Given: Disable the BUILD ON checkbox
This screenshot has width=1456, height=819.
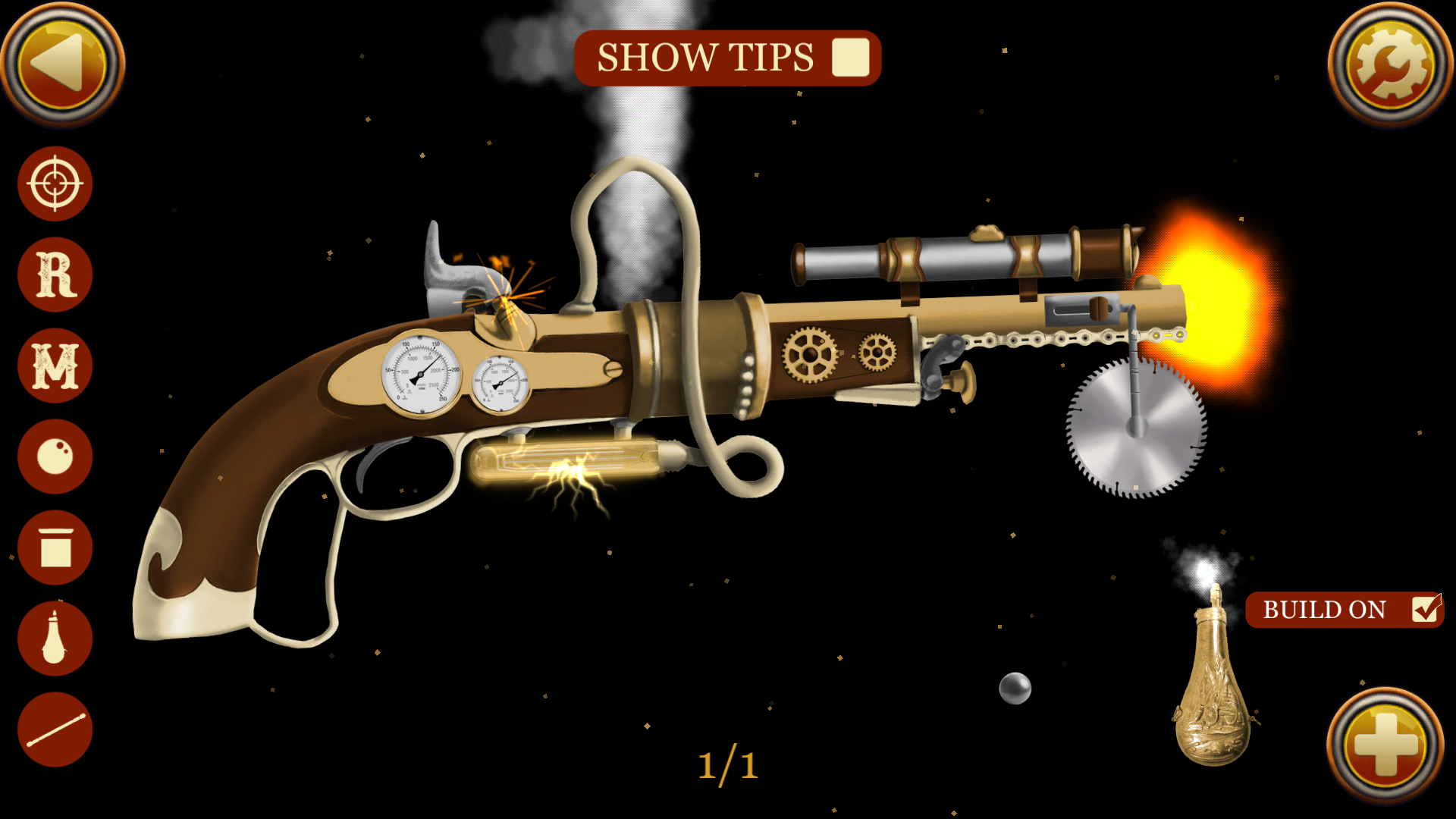Looking at the screenshot, I should point(1425,609).
